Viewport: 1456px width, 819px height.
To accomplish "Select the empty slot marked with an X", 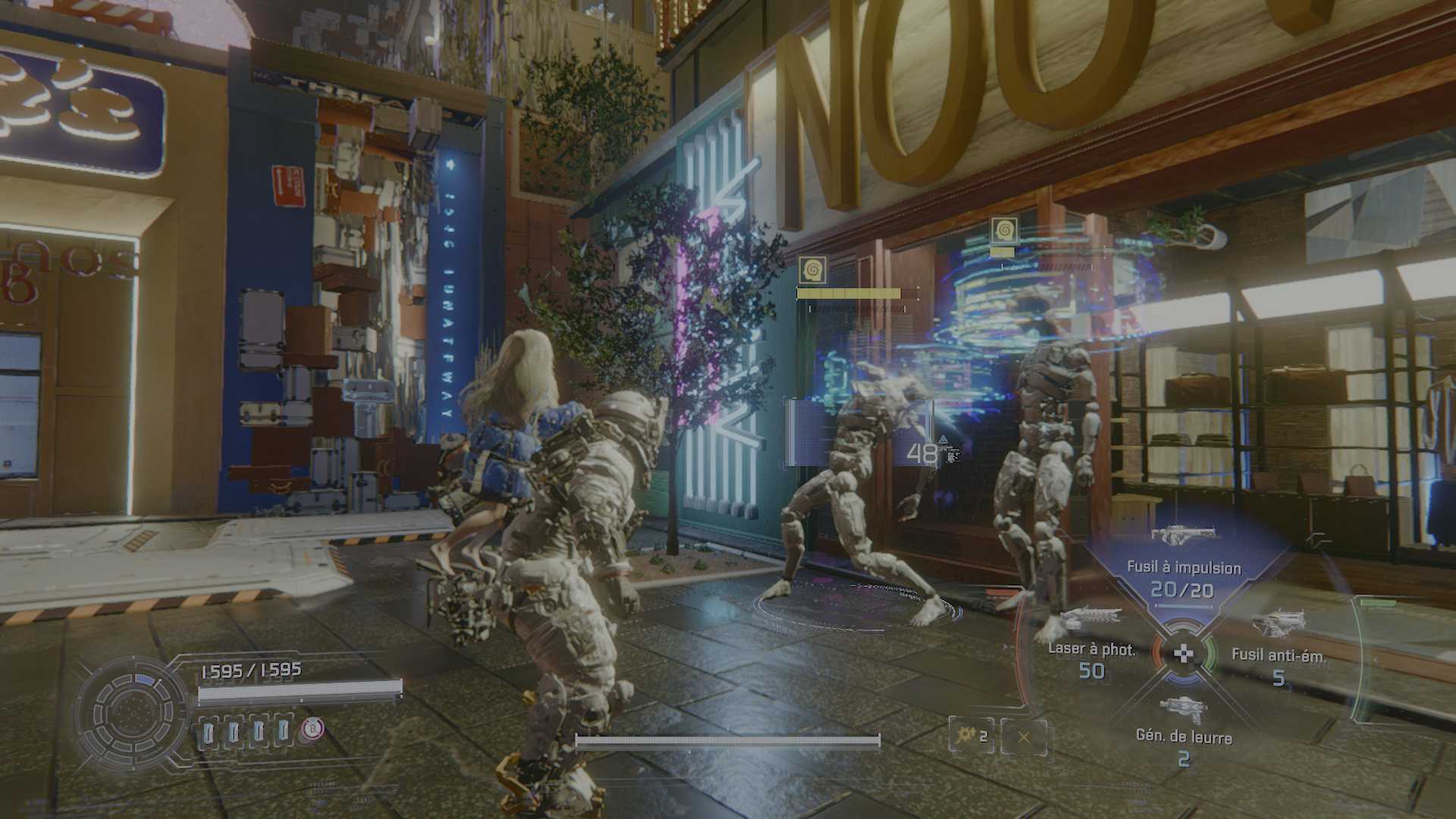I will (x=1024, y=736).
